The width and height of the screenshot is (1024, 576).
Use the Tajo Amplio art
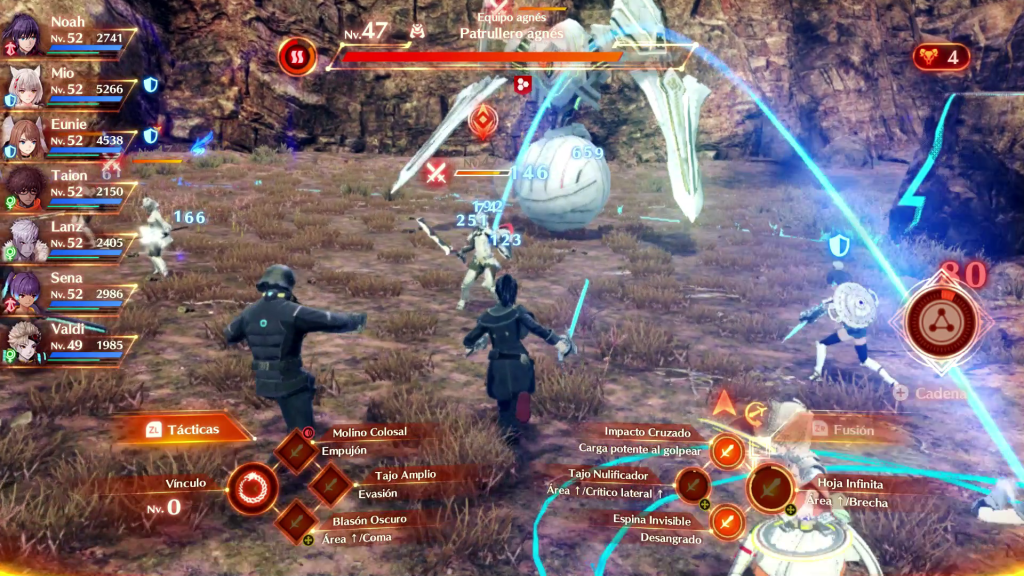coord(330,486)
